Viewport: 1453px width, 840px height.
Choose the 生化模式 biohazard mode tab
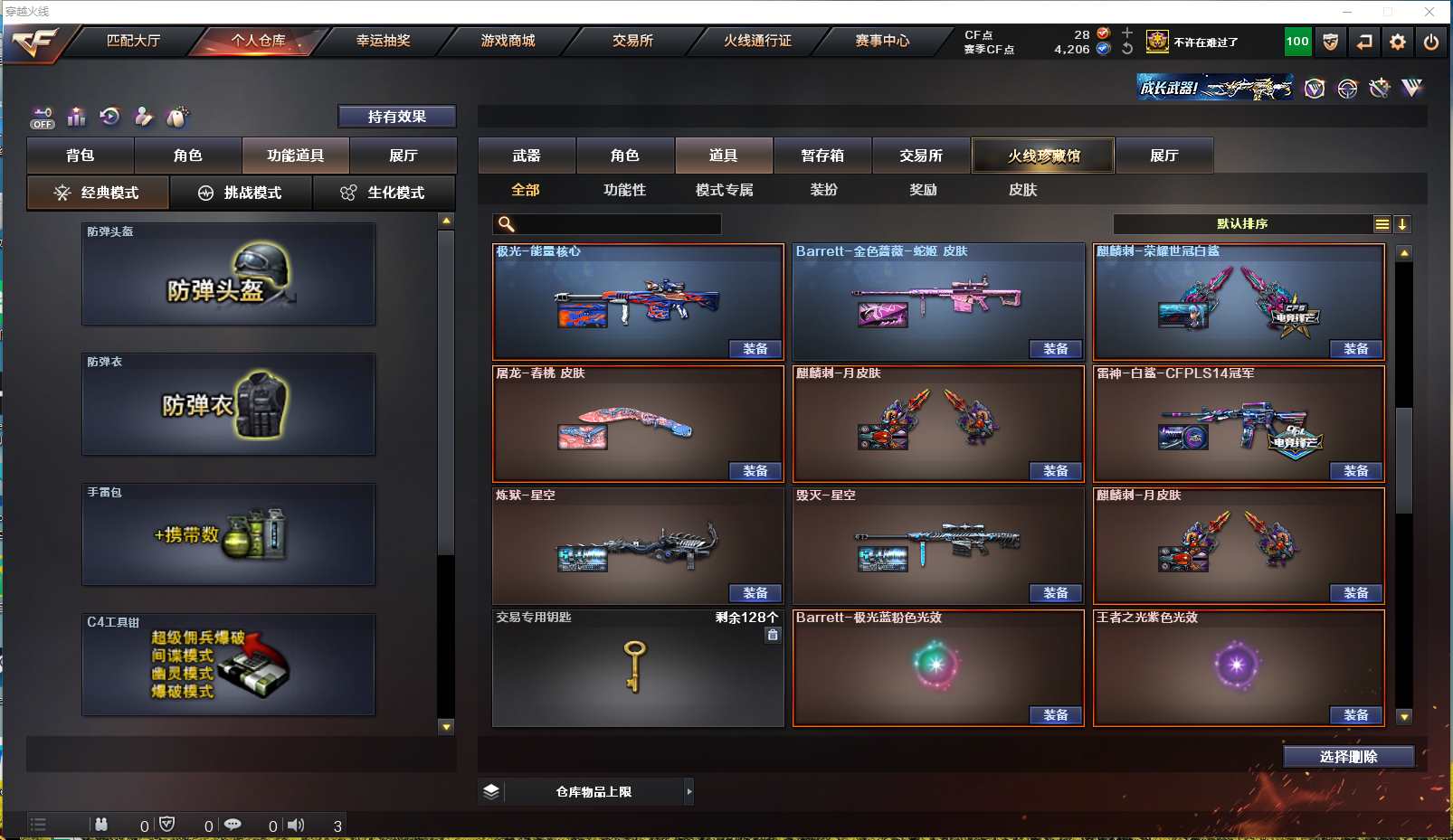pos(384,193)
